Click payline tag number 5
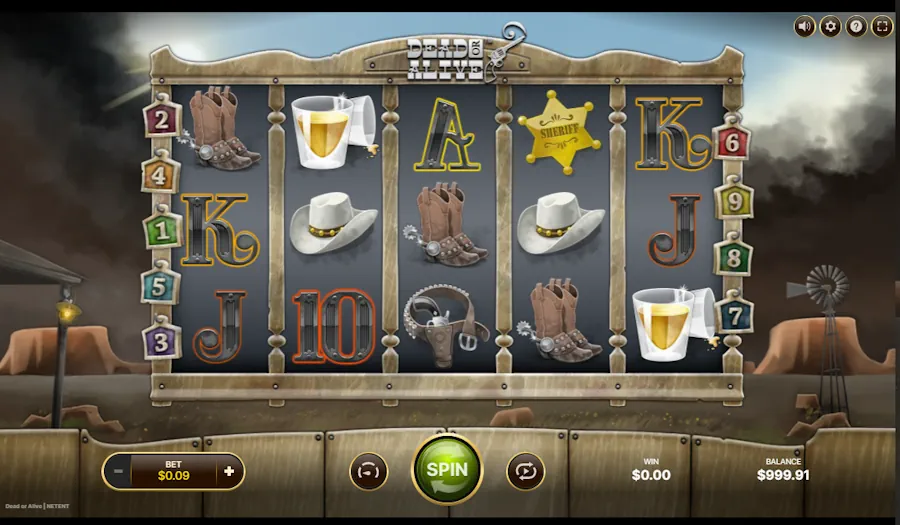Viewport: 900px width, 525px height. click(x=161, y=285)
